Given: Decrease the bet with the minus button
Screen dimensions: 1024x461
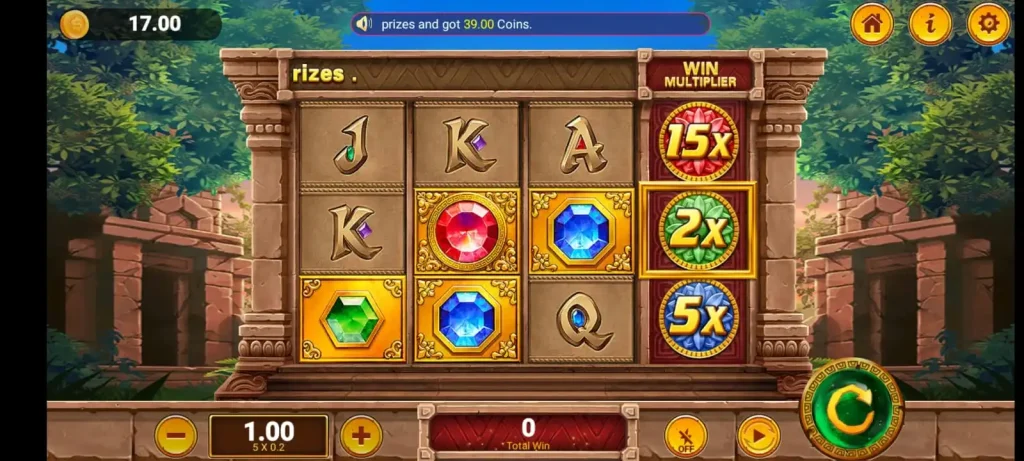Looking at the screenshot, I should (x=176, y=436).
